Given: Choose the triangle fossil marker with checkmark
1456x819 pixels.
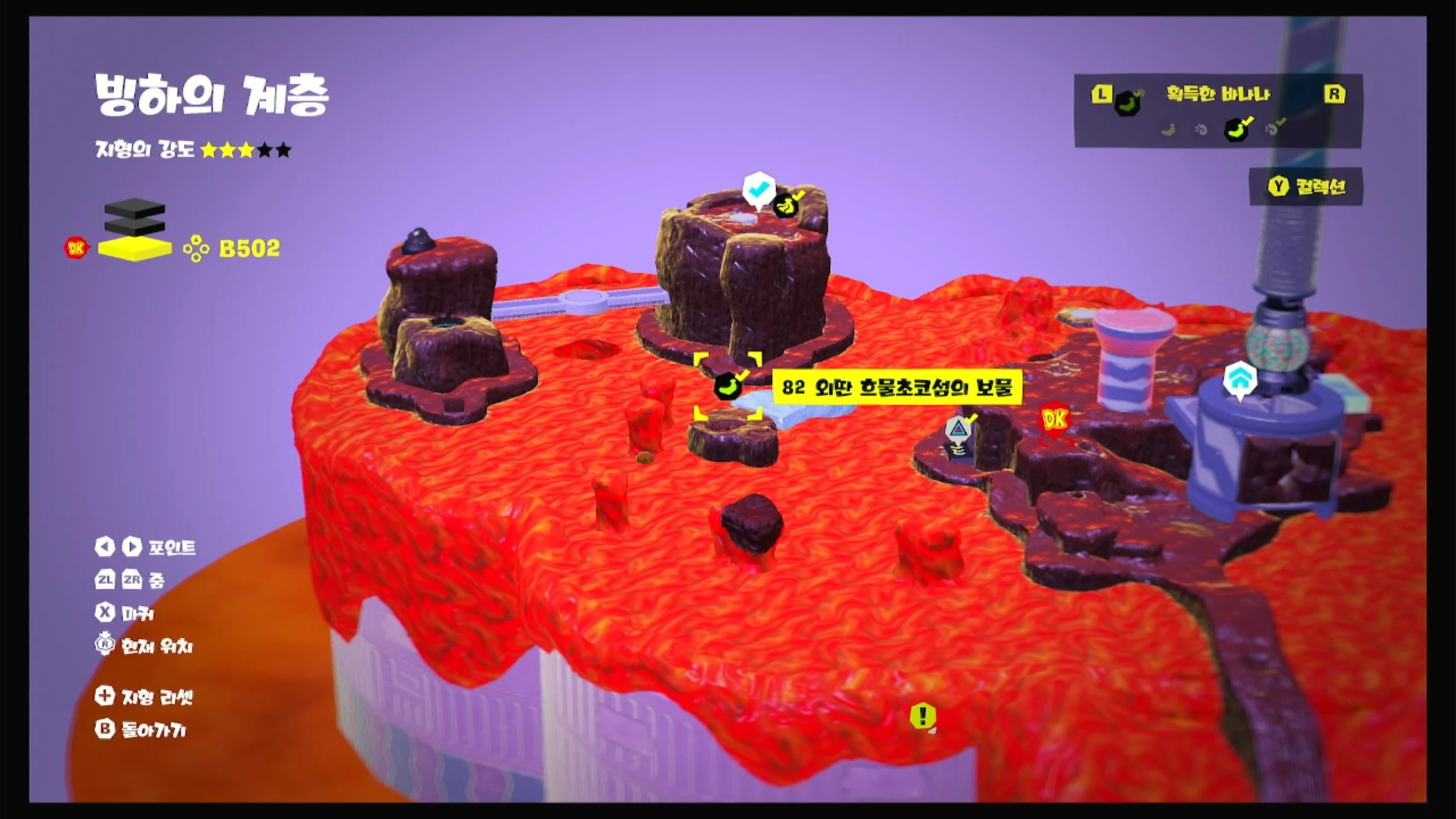Looking at the screenshot, I should (x=958, y=428).
